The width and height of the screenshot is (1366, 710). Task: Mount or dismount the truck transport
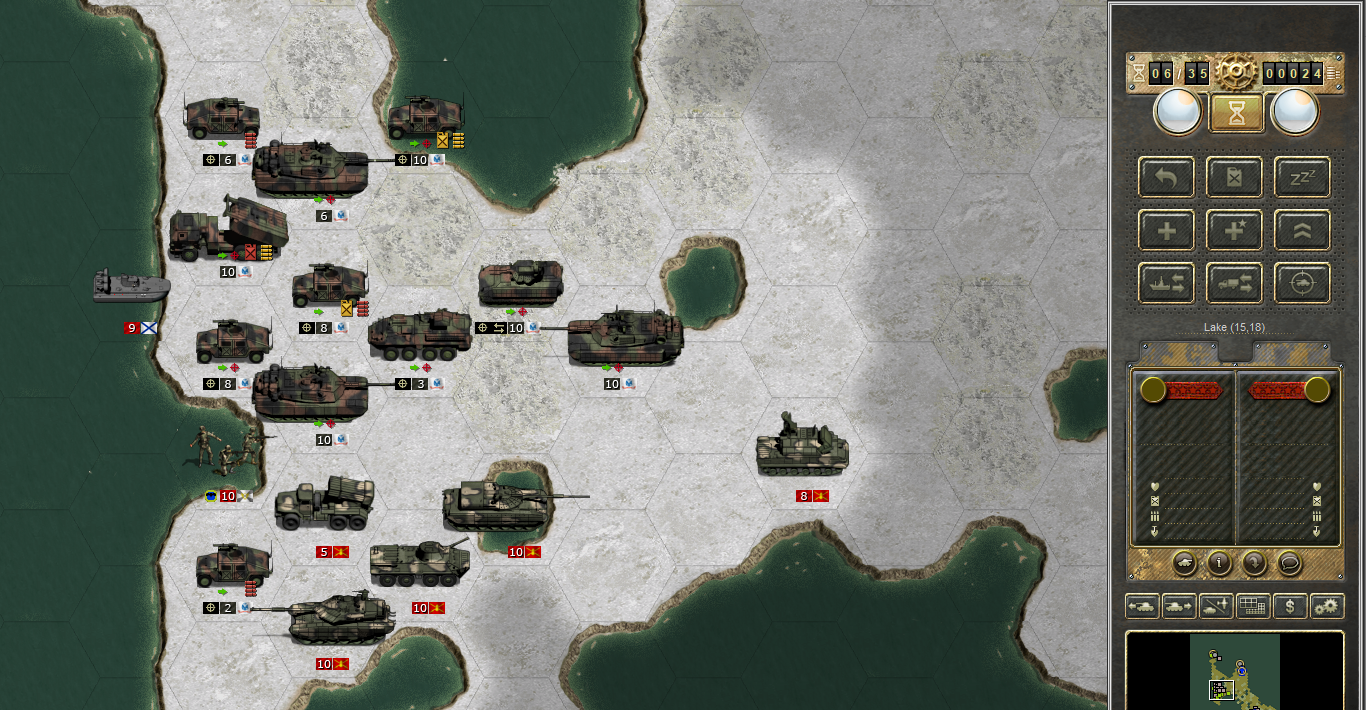coord(1234,284)
